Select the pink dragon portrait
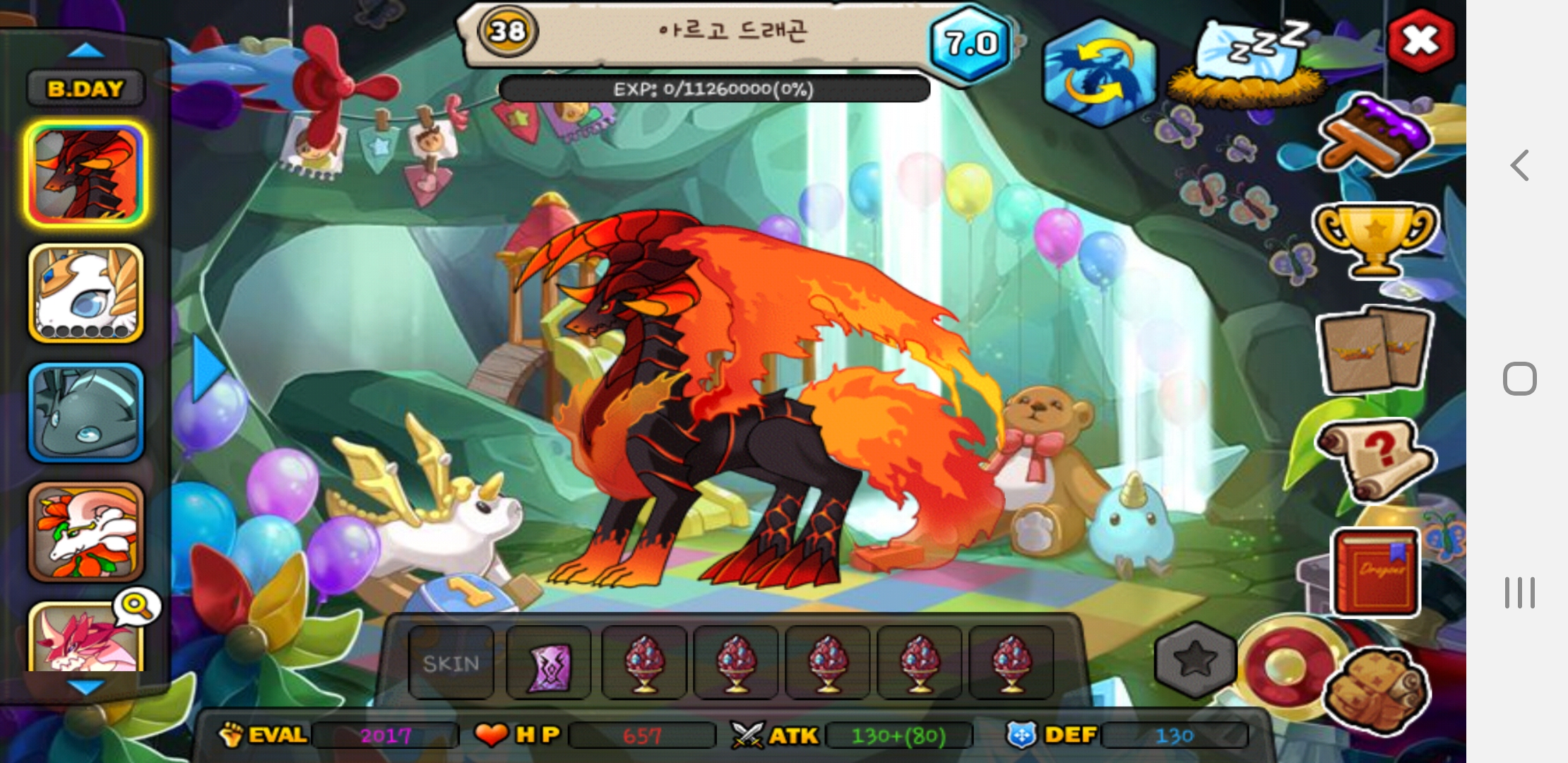The height and width of the screenshot is (763, 1568). click(85, 639)
